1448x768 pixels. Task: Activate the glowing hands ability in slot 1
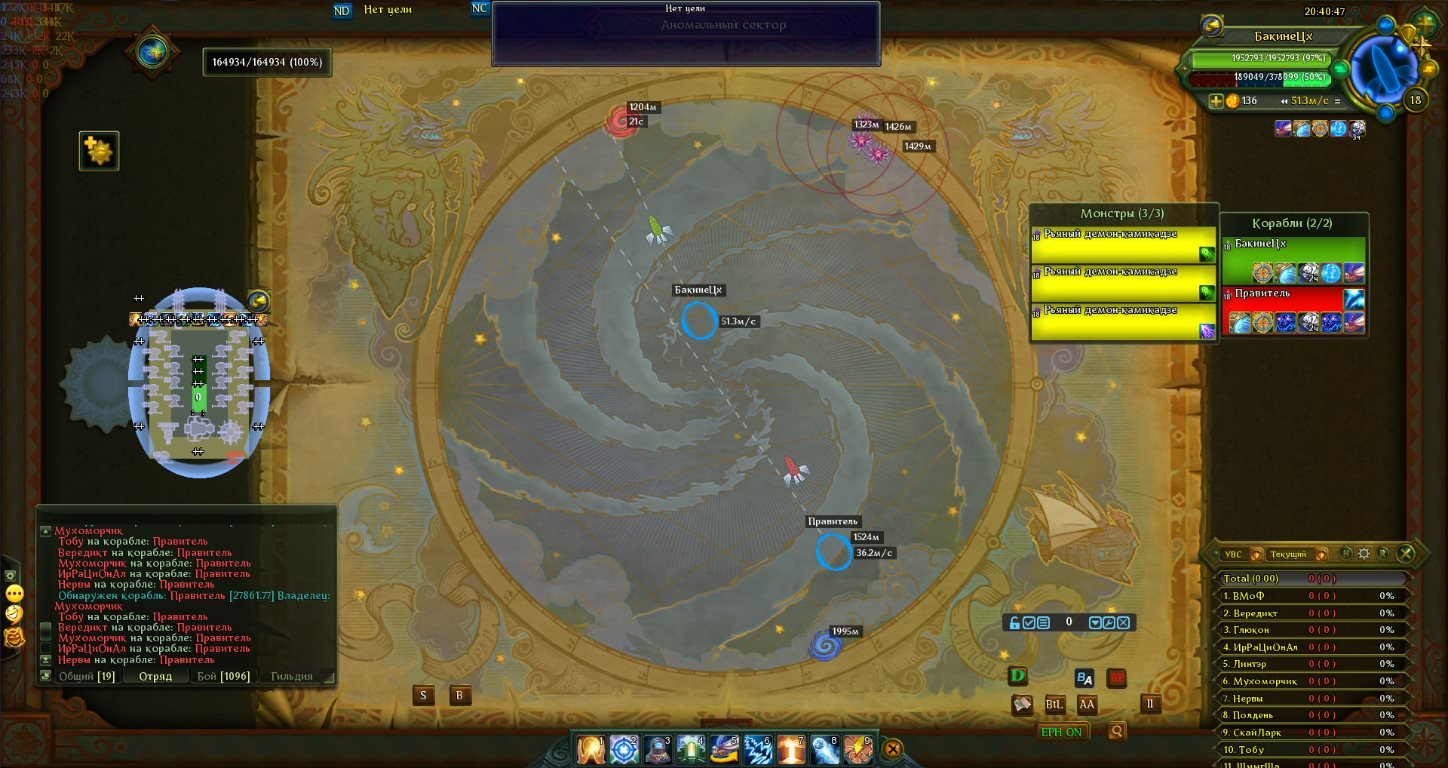592,749
